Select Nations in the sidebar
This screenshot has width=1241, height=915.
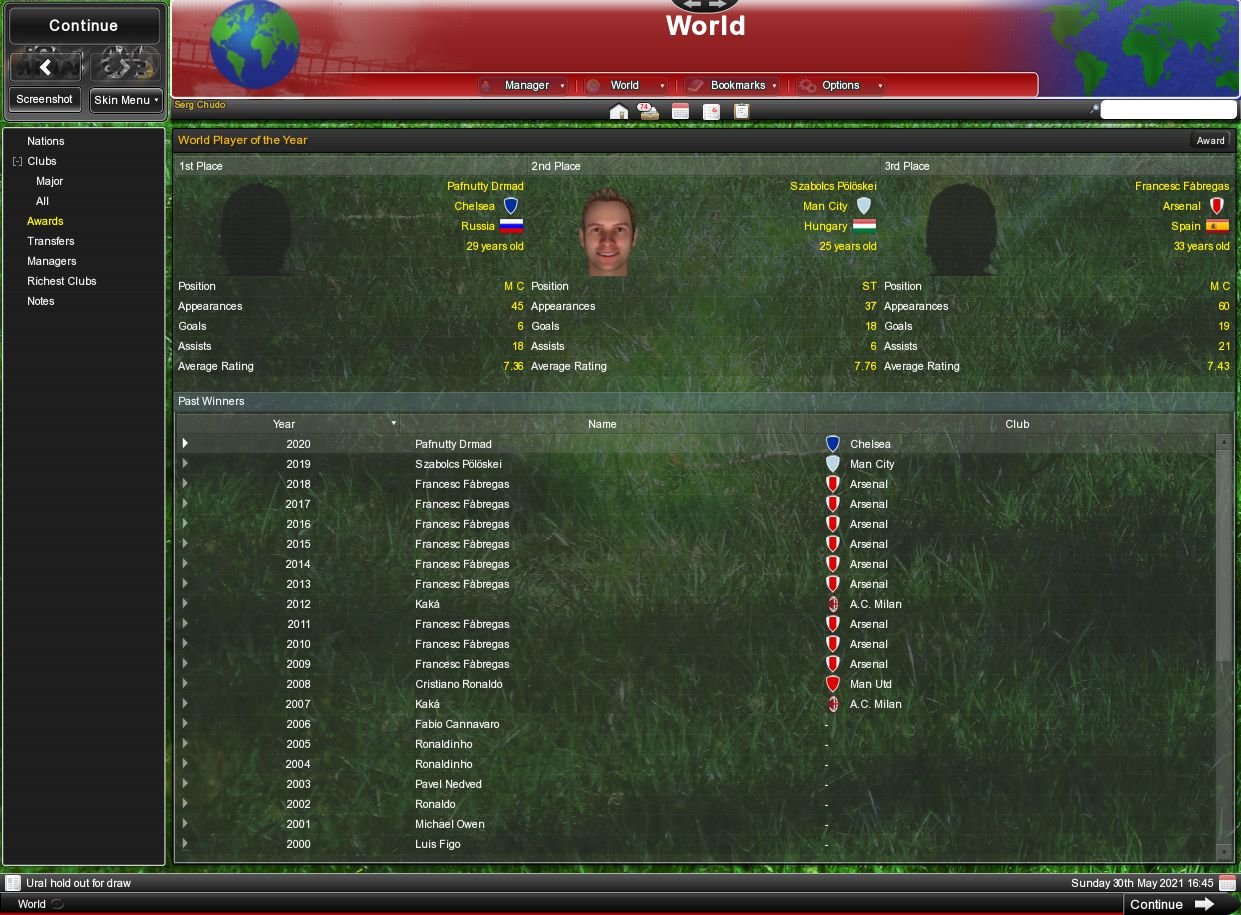46,141
